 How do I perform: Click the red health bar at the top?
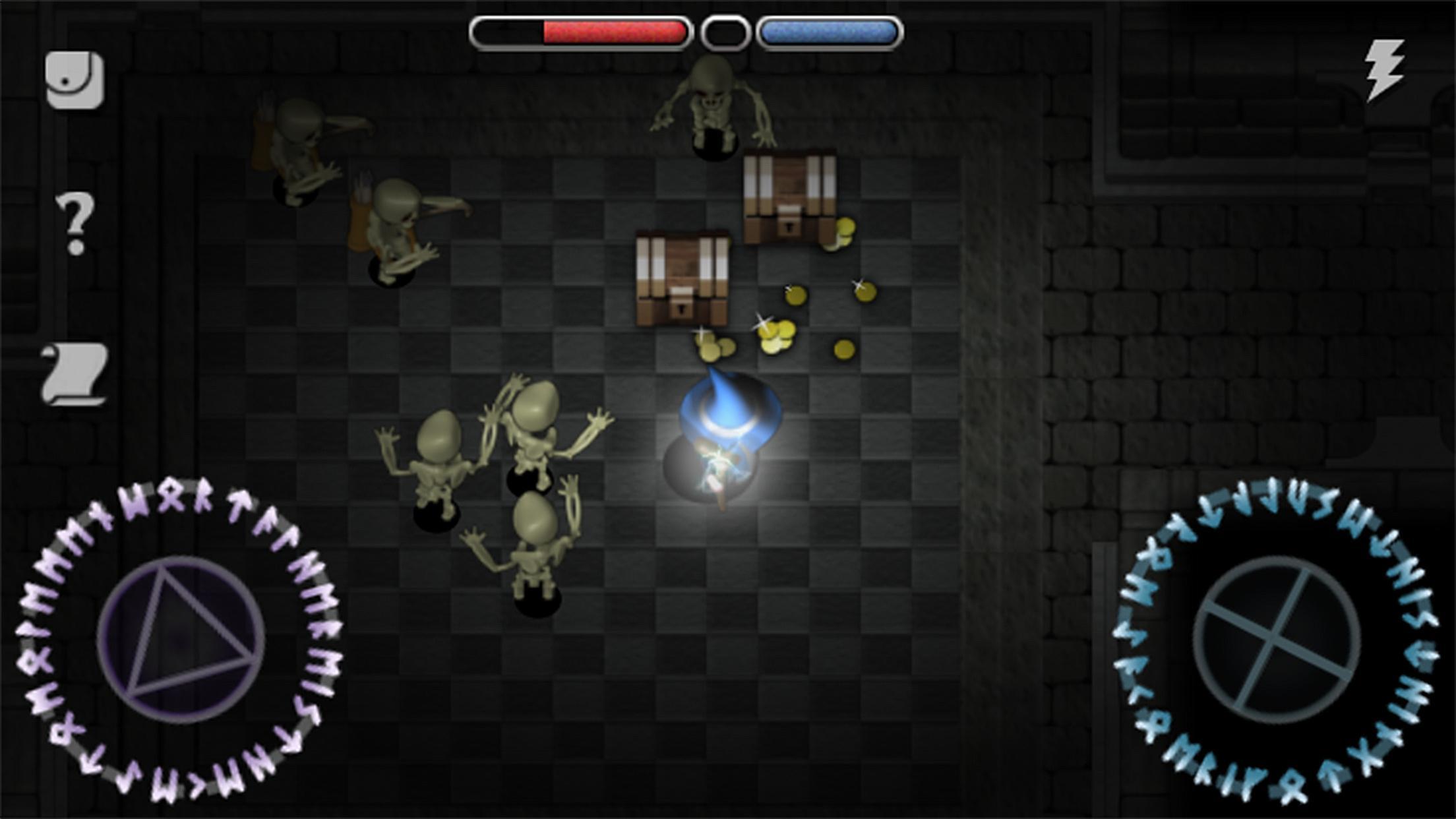pyautogui.click(x=613, y=30)
